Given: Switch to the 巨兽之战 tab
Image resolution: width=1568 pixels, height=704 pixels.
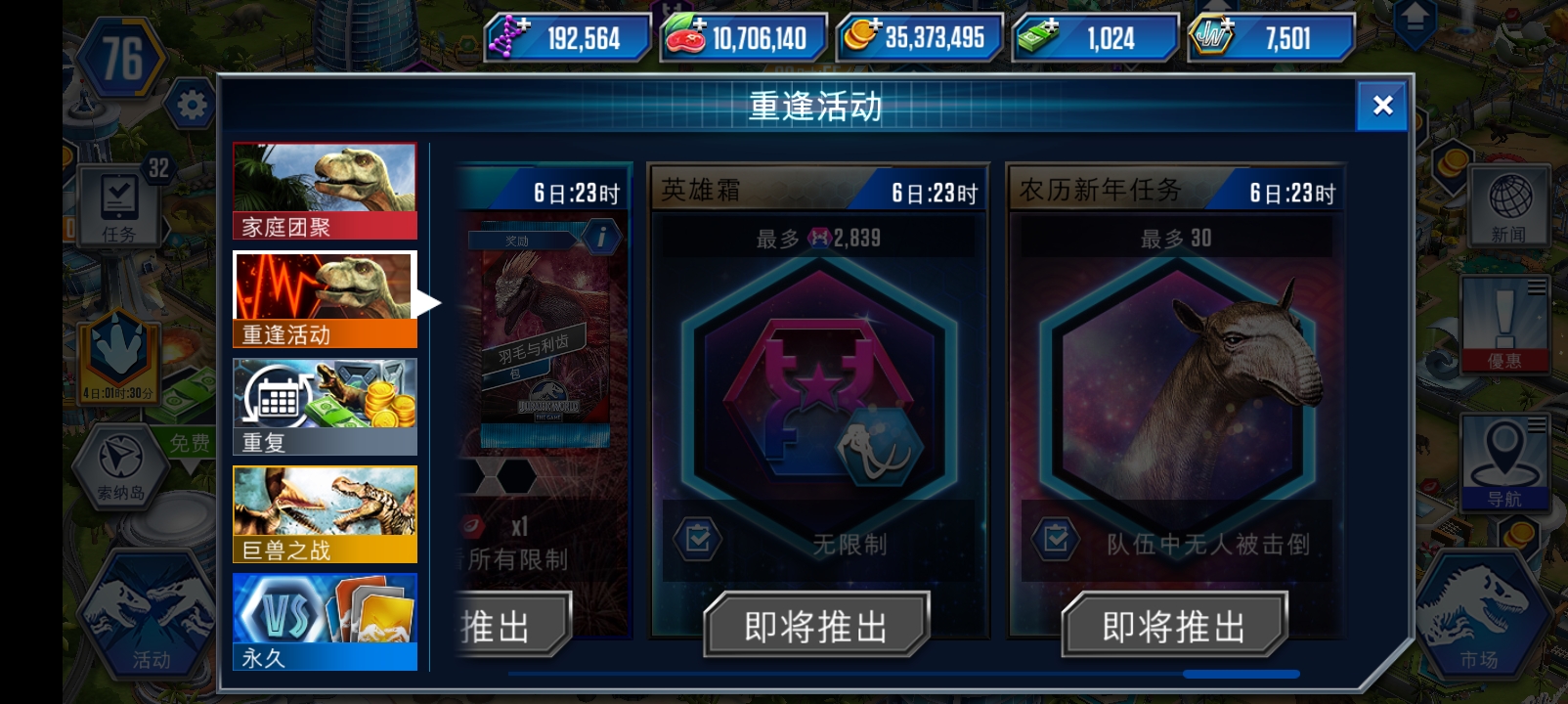Looking at the screenshot, I should point(325,513).
